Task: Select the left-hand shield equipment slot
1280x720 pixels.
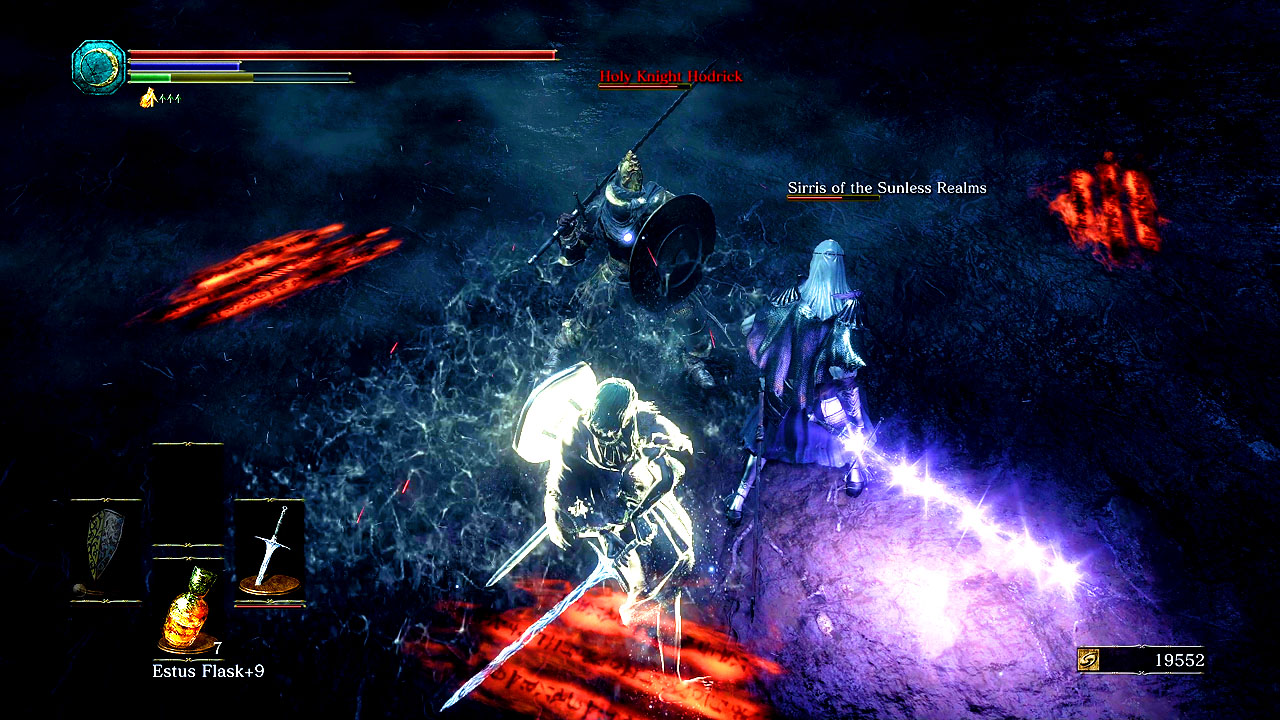Action: click(105, 550)
